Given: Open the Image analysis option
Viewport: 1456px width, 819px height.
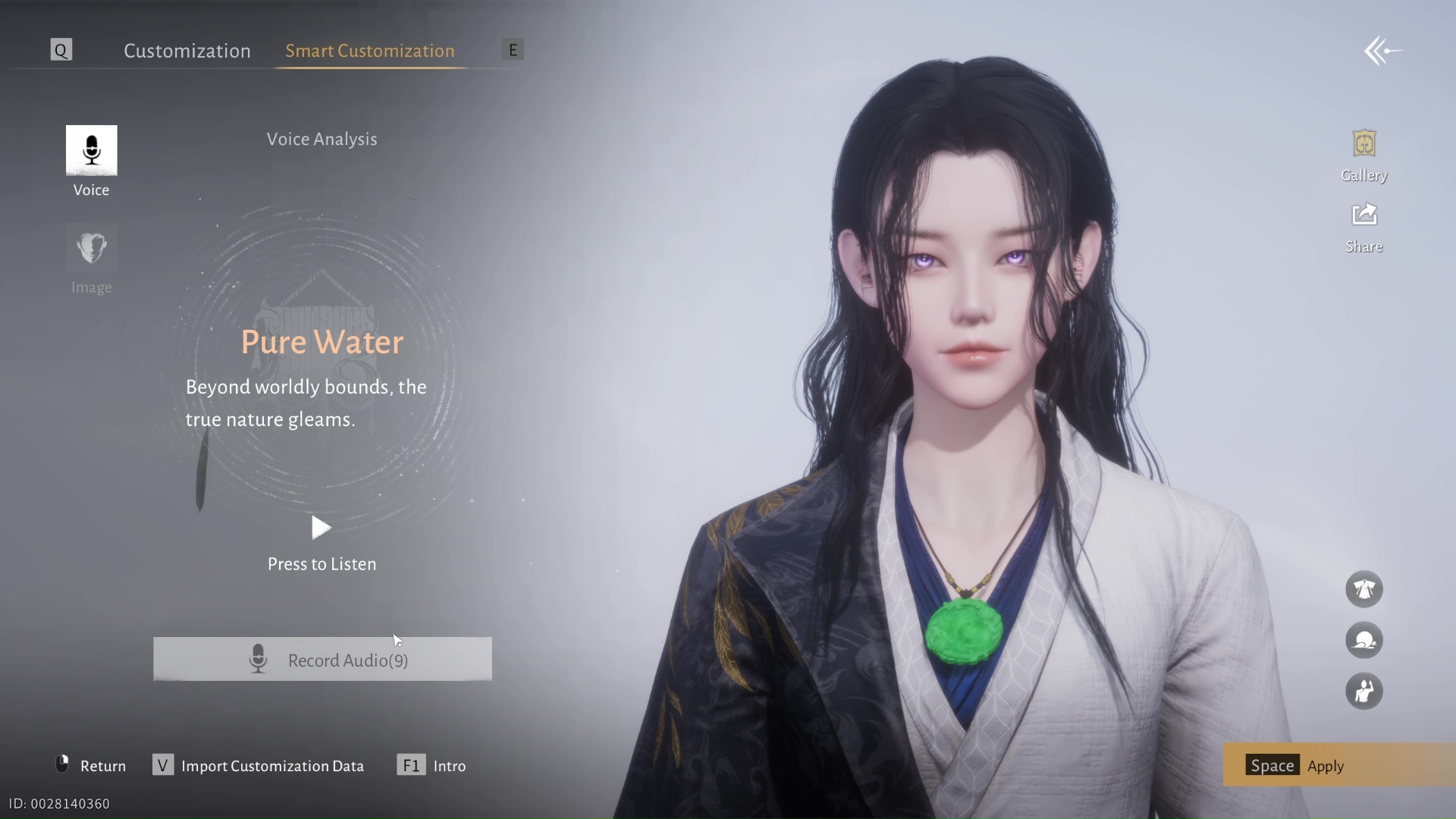Looking at the screenshot, I should tap(92, 248).
